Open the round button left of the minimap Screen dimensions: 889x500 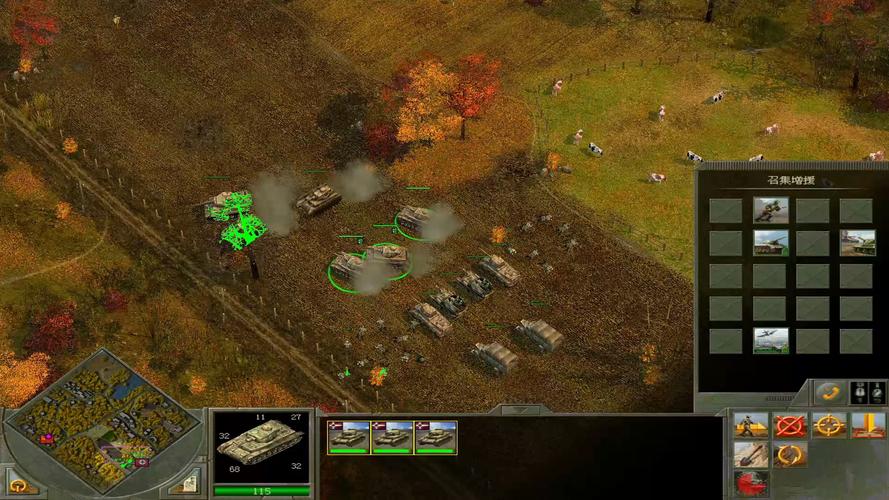point(18,484)
